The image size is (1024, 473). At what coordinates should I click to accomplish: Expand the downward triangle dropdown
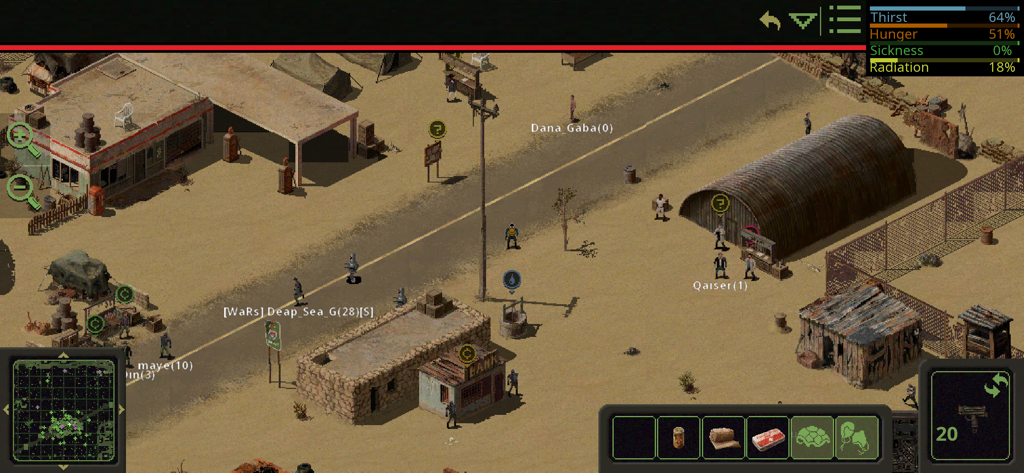[803, 20]
